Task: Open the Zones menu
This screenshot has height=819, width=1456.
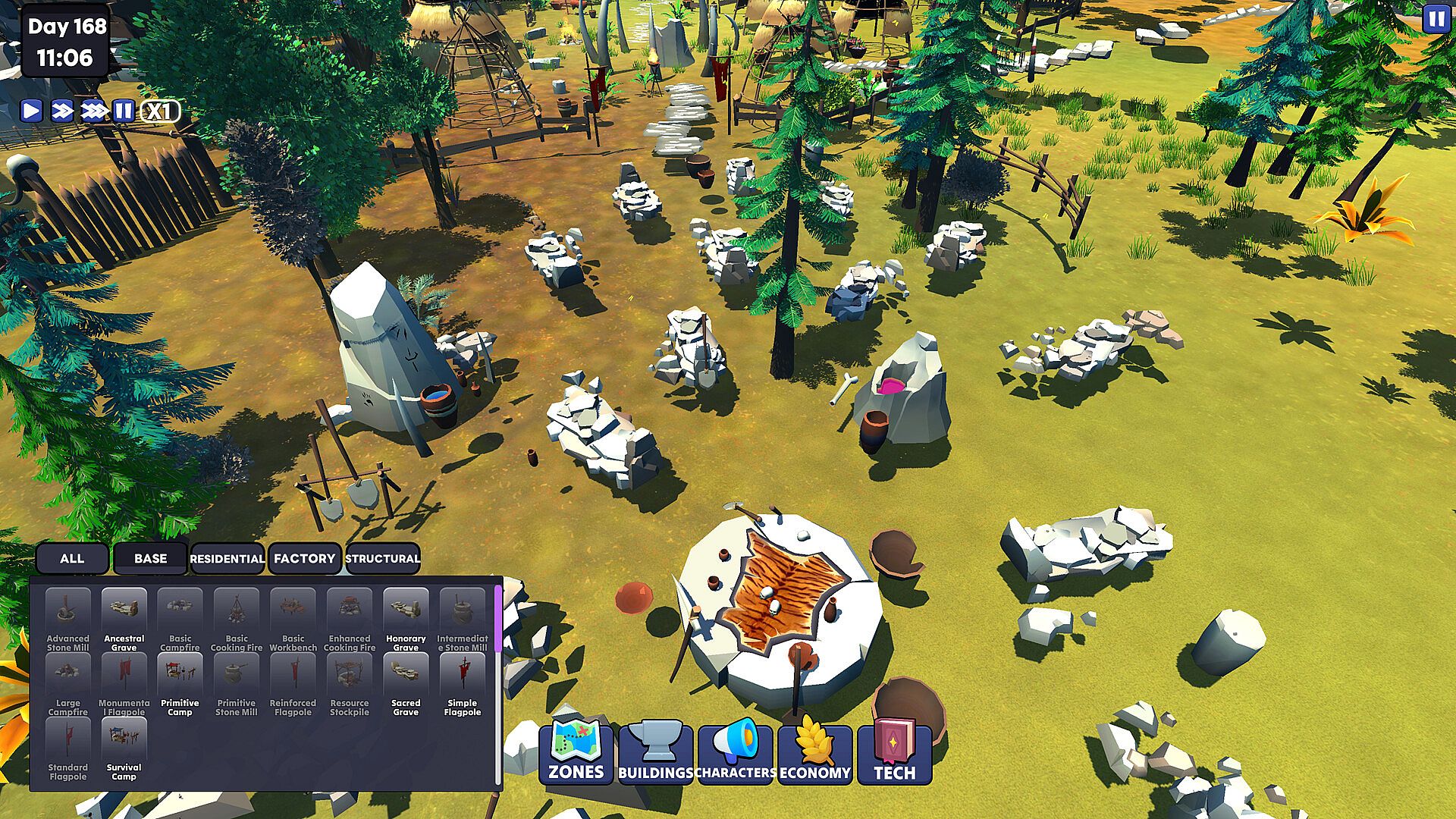Action: tap(576, 752)
